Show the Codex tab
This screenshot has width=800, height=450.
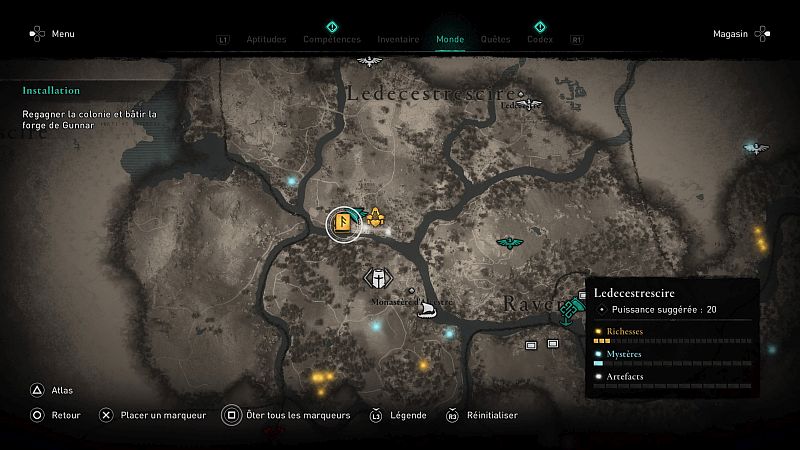539,40
